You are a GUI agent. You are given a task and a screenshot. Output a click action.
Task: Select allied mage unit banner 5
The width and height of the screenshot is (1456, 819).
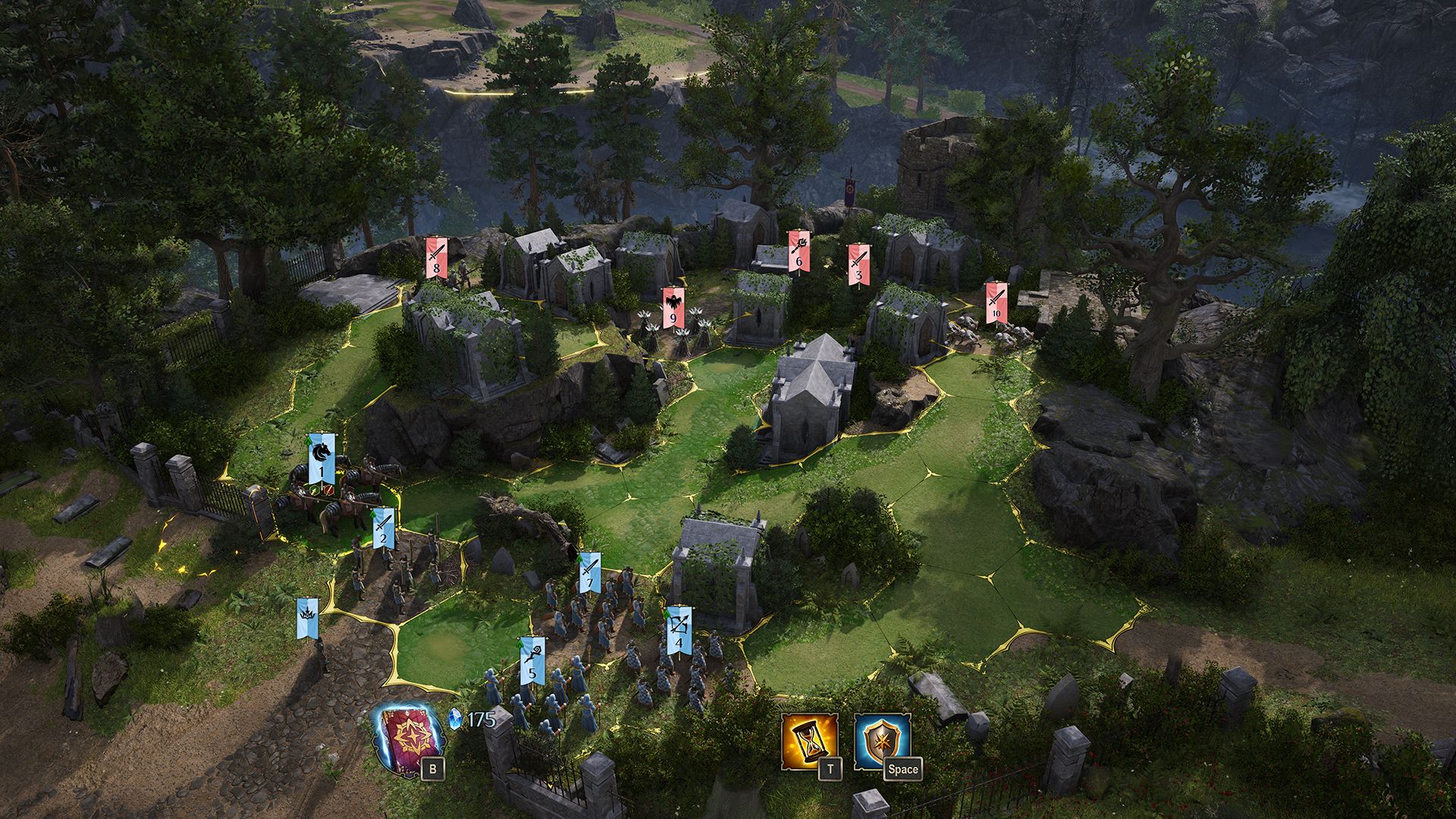(x=532, y=660)
